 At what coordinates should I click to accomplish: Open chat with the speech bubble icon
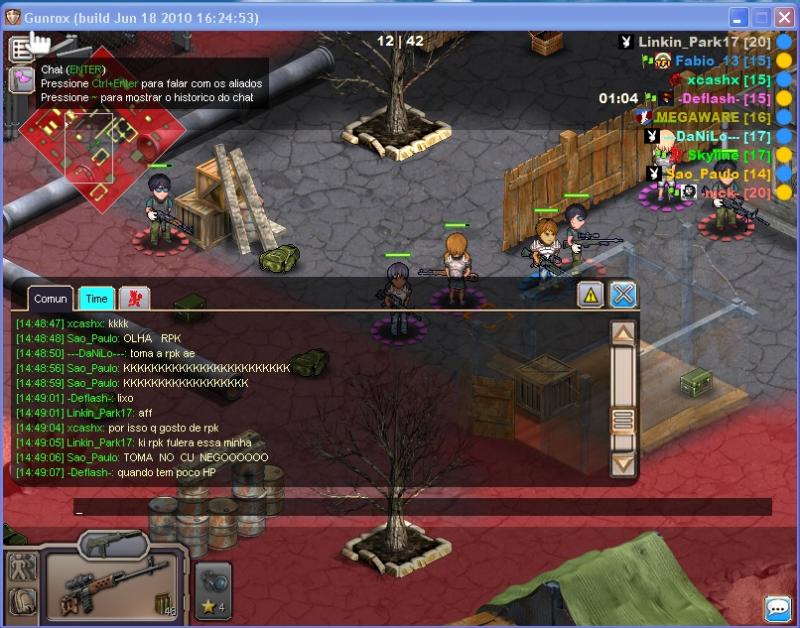tap(777, 608)
